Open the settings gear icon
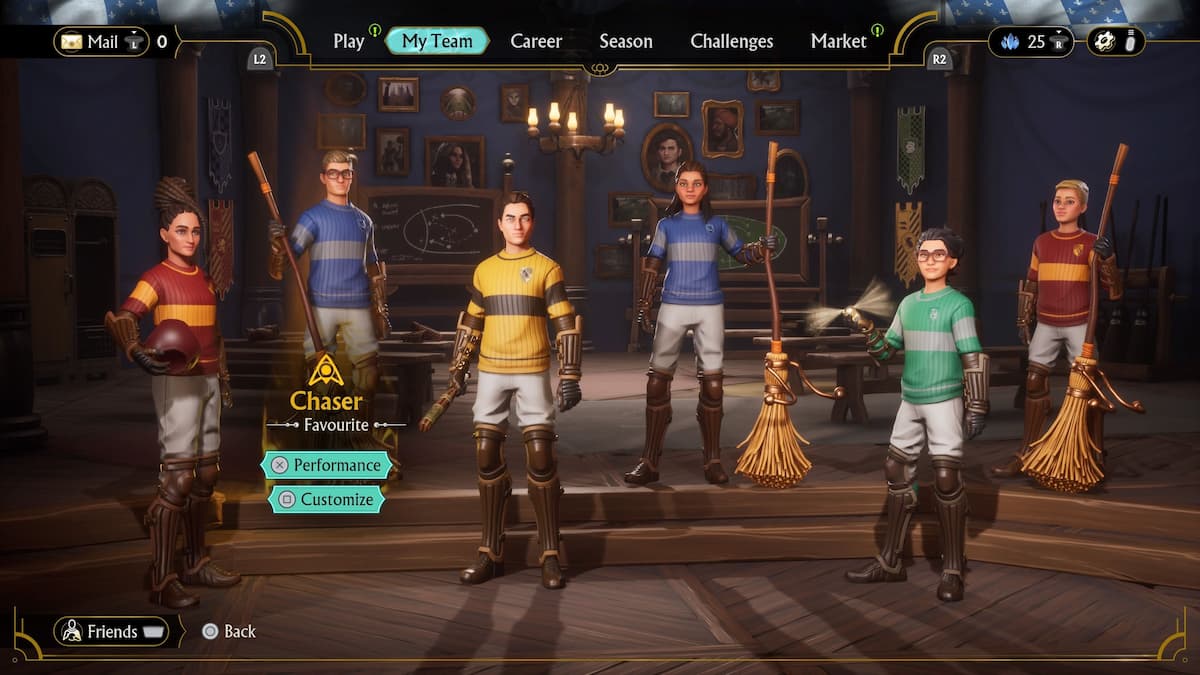 pyautogui.click(x=1104, y=41)
